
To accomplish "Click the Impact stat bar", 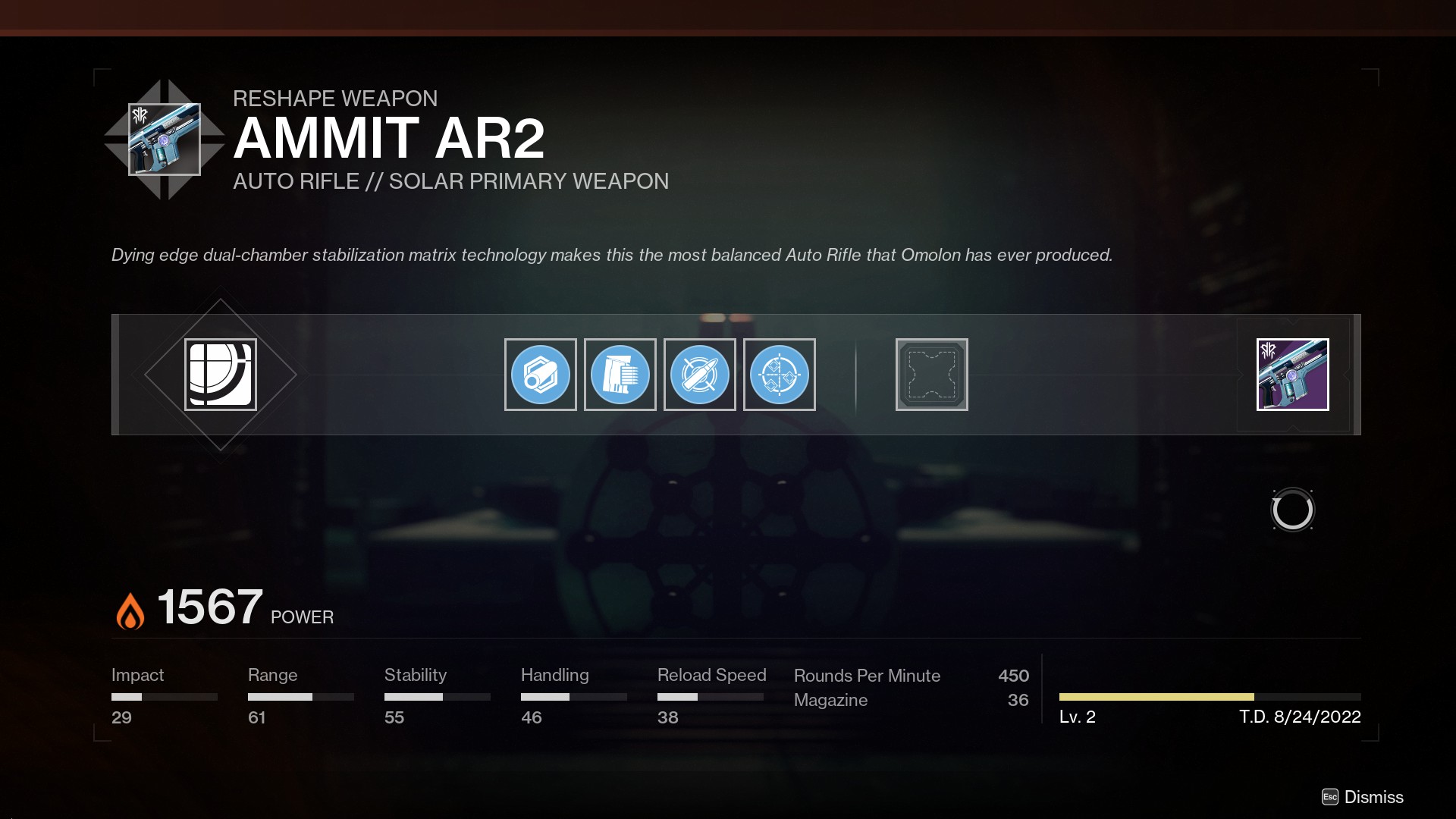I will click(164, 695).
